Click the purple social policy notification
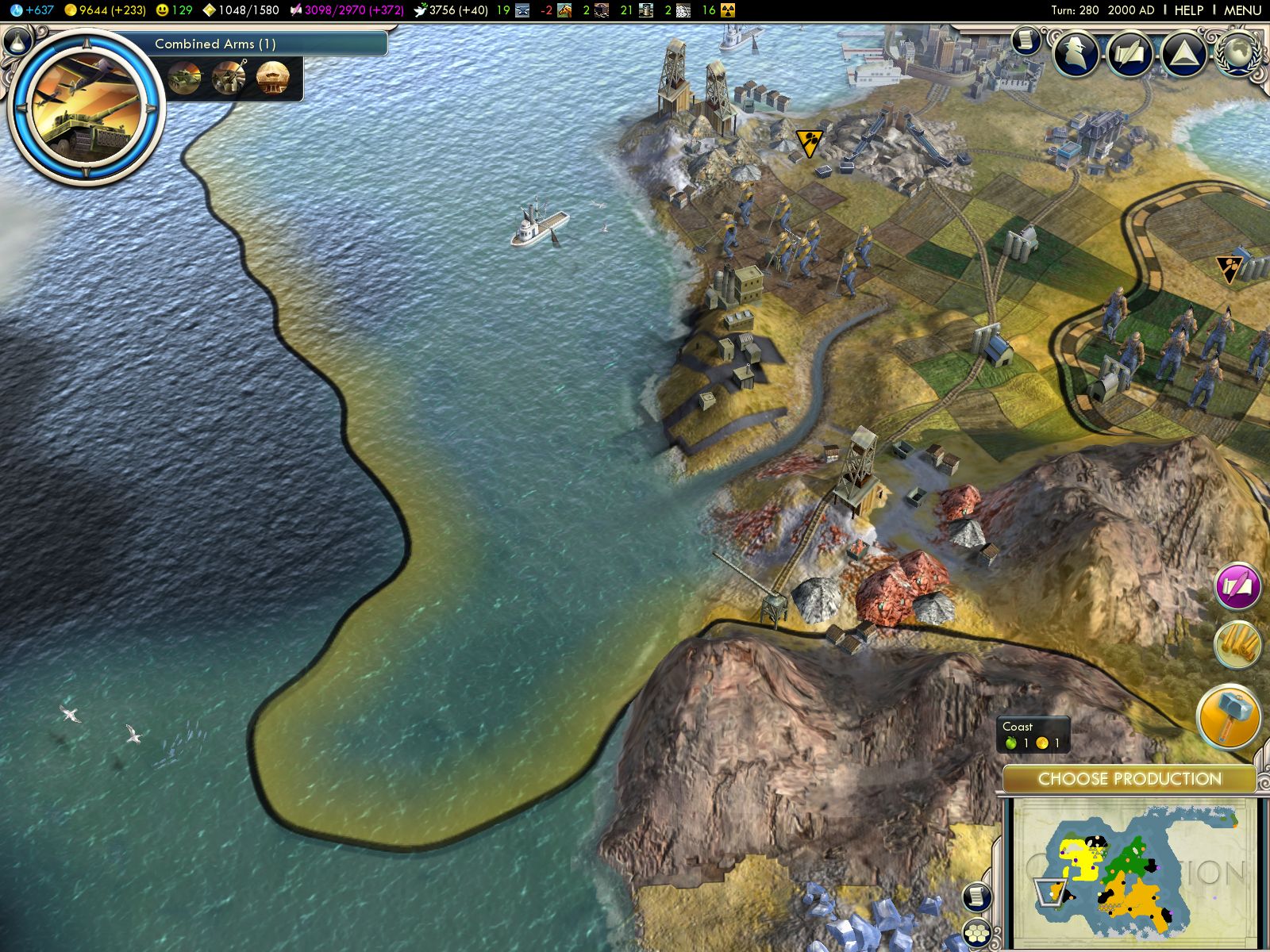Screen dimensions: 1270x952 point(1237,586)
